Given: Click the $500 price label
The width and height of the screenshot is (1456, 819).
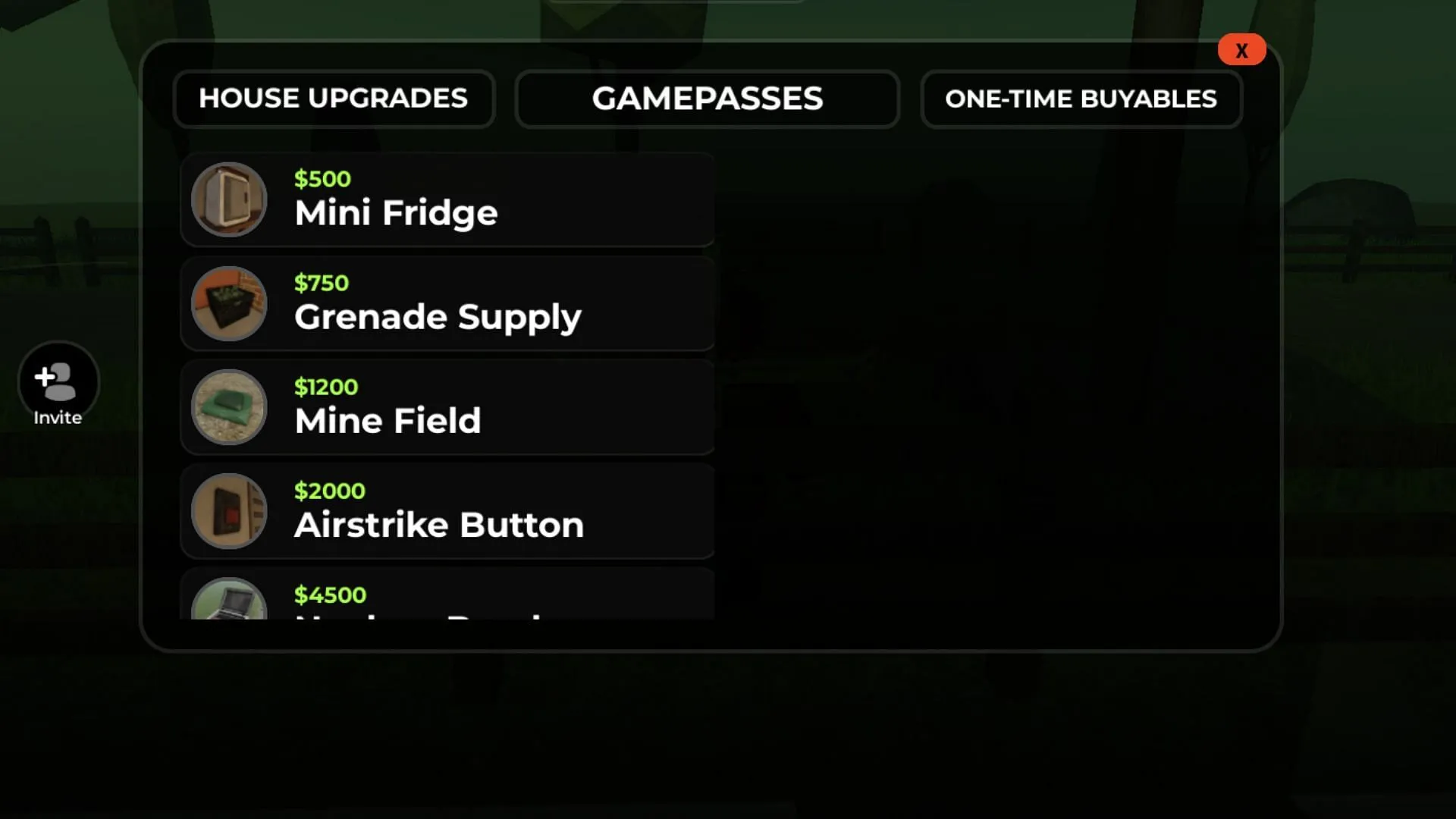Looking at the screenshot, I should click(x=322, y=179).
